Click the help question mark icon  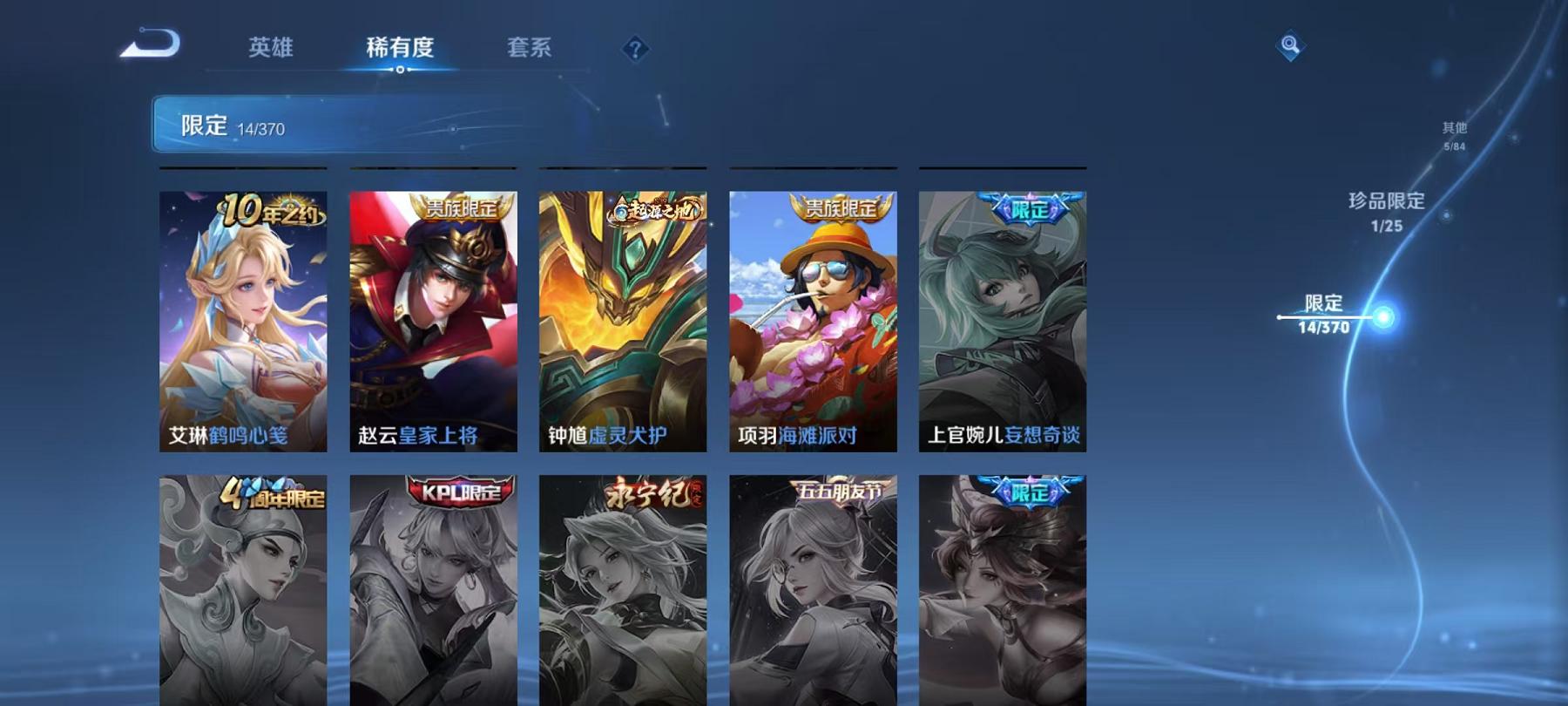[x=636, y=48]
